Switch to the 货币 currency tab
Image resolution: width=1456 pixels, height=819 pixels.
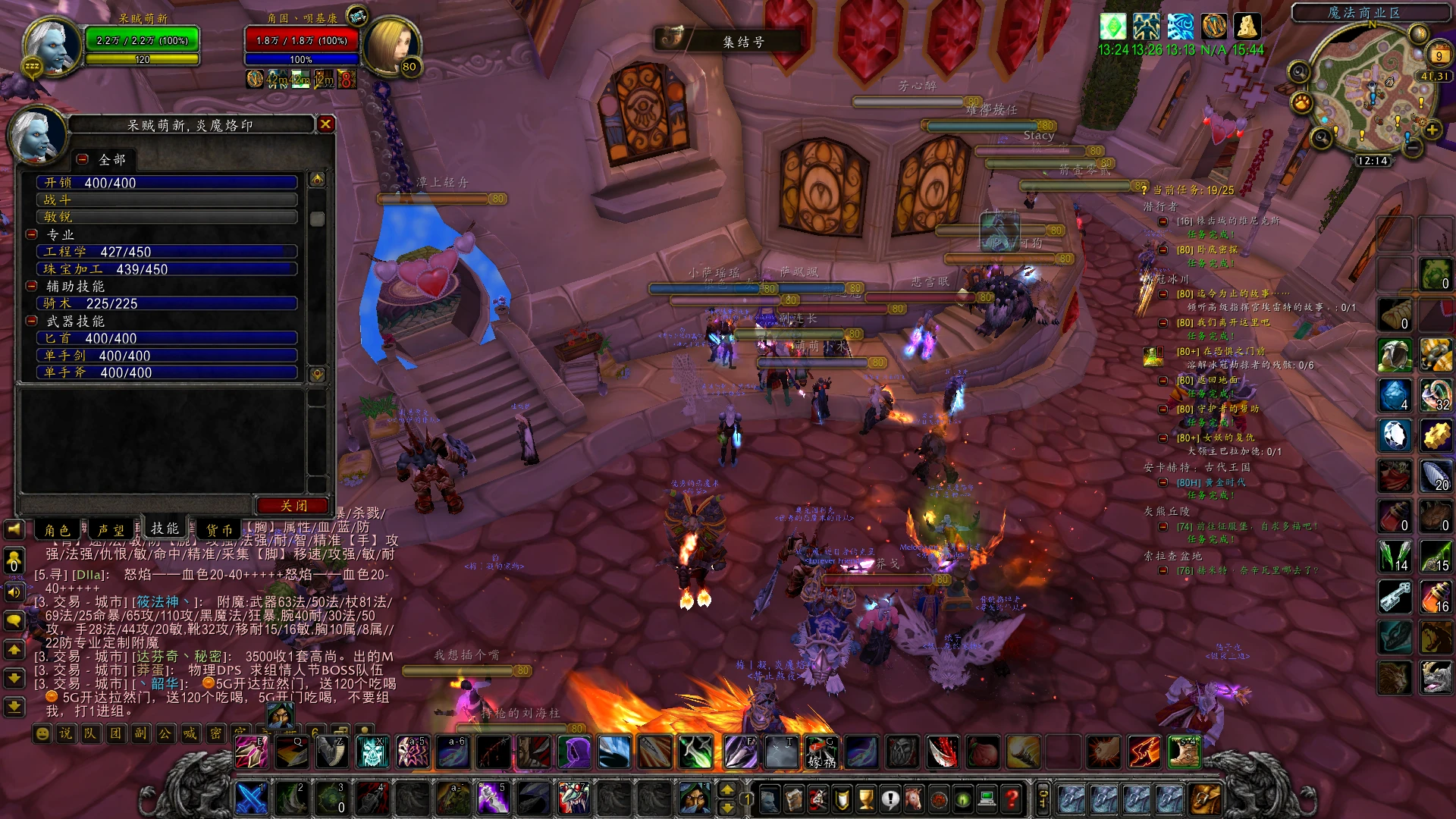pos(220,529)
